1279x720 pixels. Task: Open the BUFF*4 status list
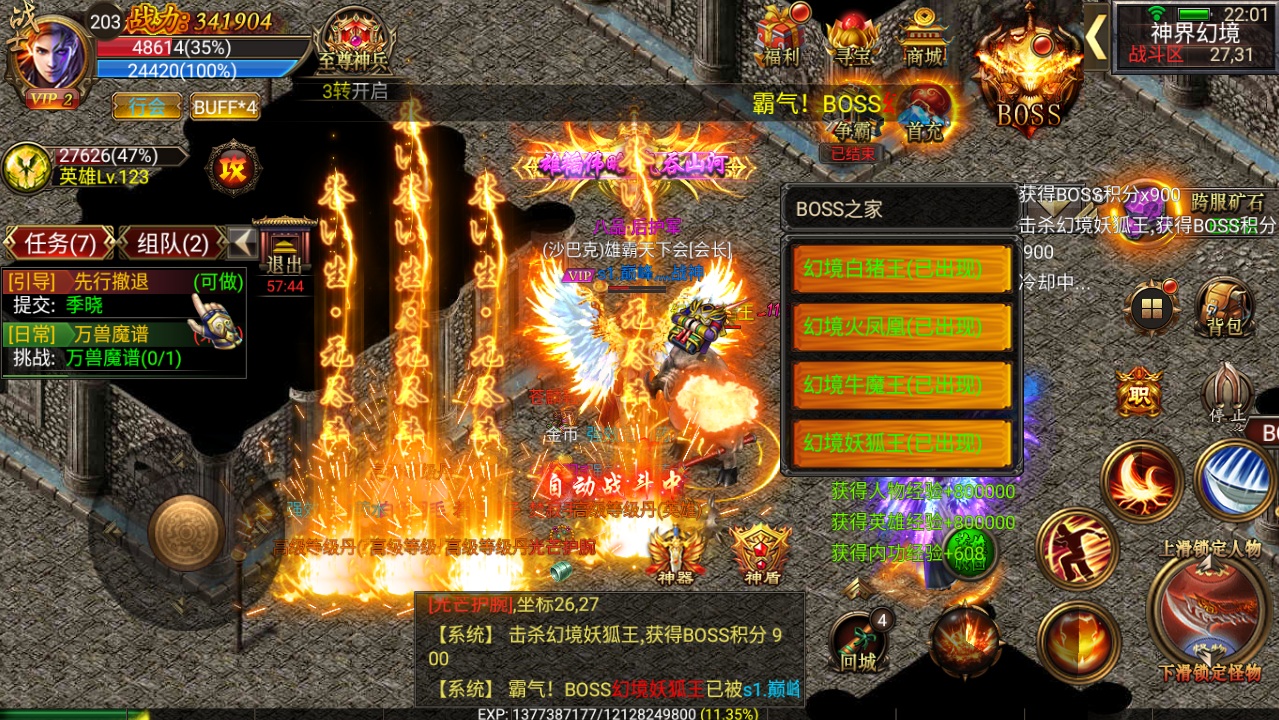225,106
